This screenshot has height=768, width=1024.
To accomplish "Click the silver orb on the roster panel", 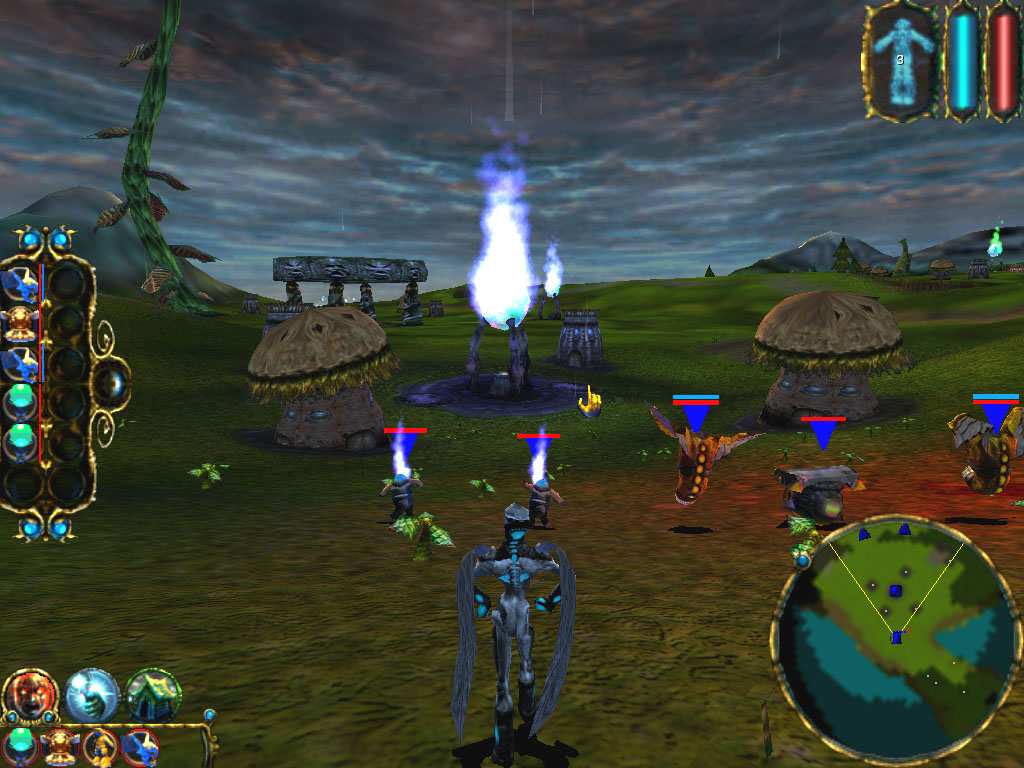I will [110, 382].
